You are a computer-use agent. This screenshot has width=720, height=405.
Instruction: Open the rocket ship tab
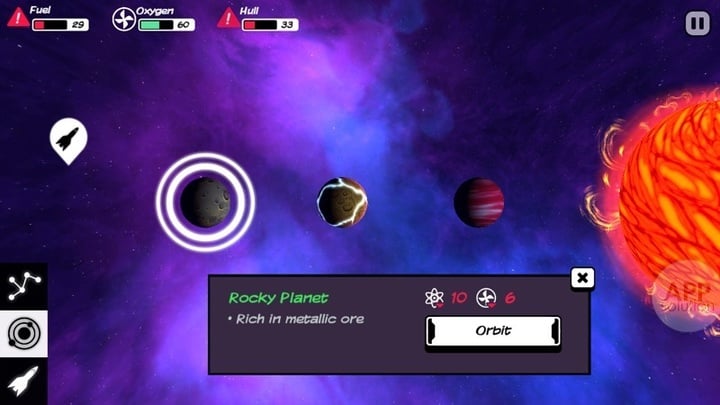[22, 382]
